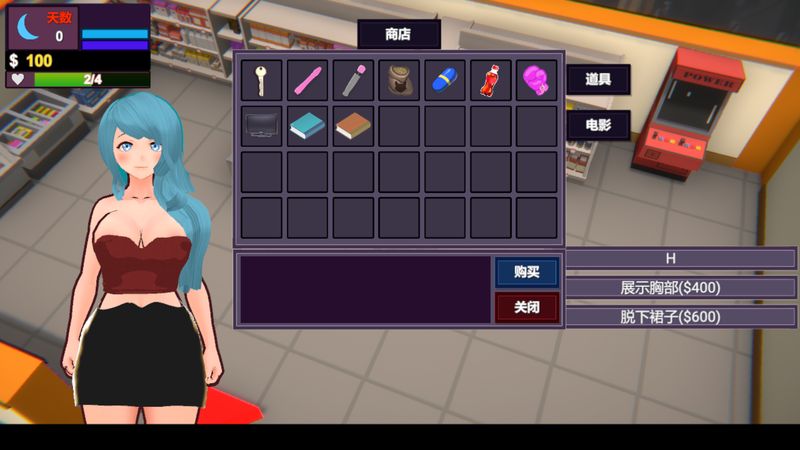Click the H option button
The height and width of the screenshot is (450, 800).
coord(671,259)
